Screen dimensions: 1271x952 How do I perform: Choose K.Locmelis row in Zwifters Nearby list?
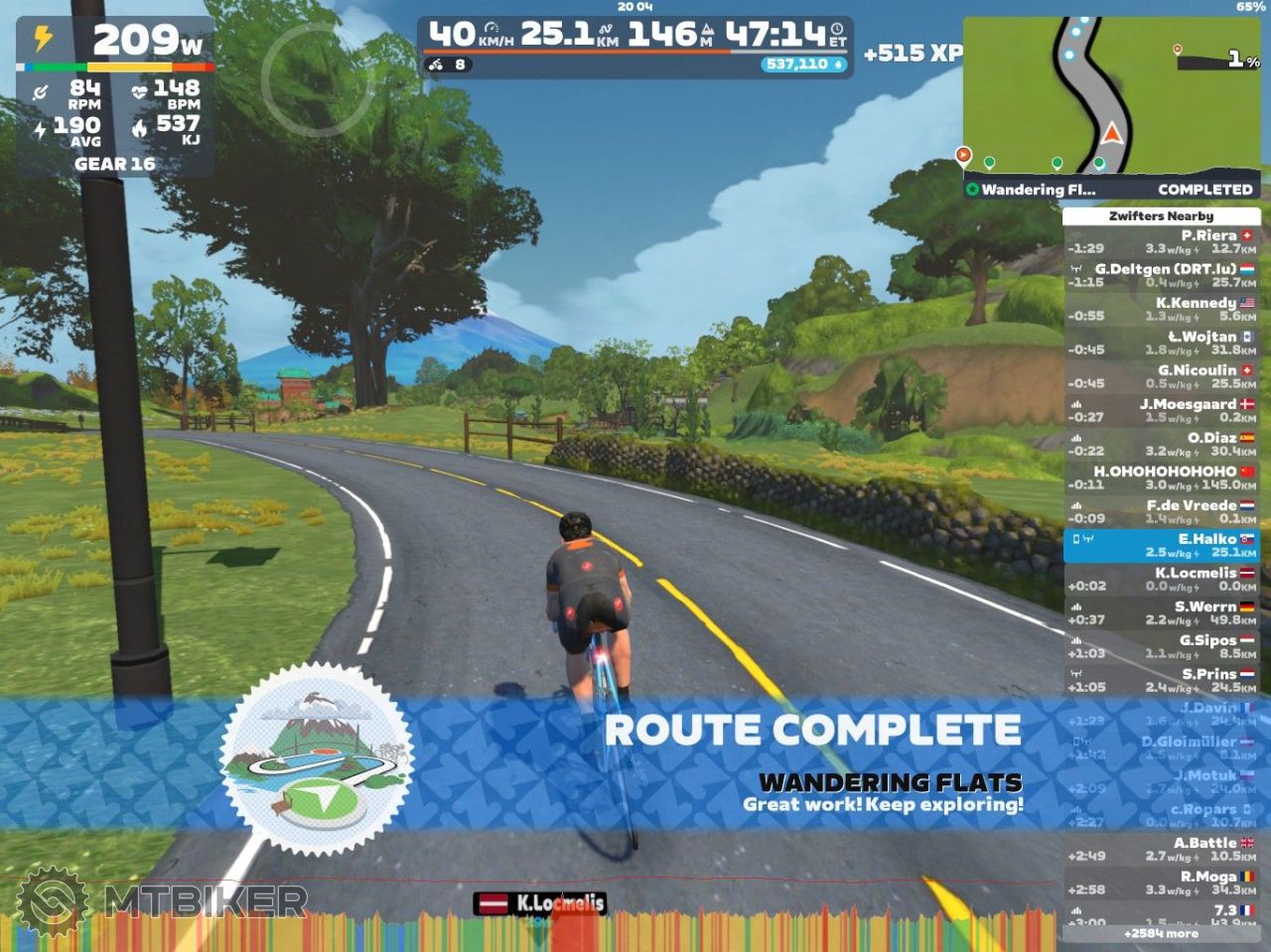(x=1161, y=580)
